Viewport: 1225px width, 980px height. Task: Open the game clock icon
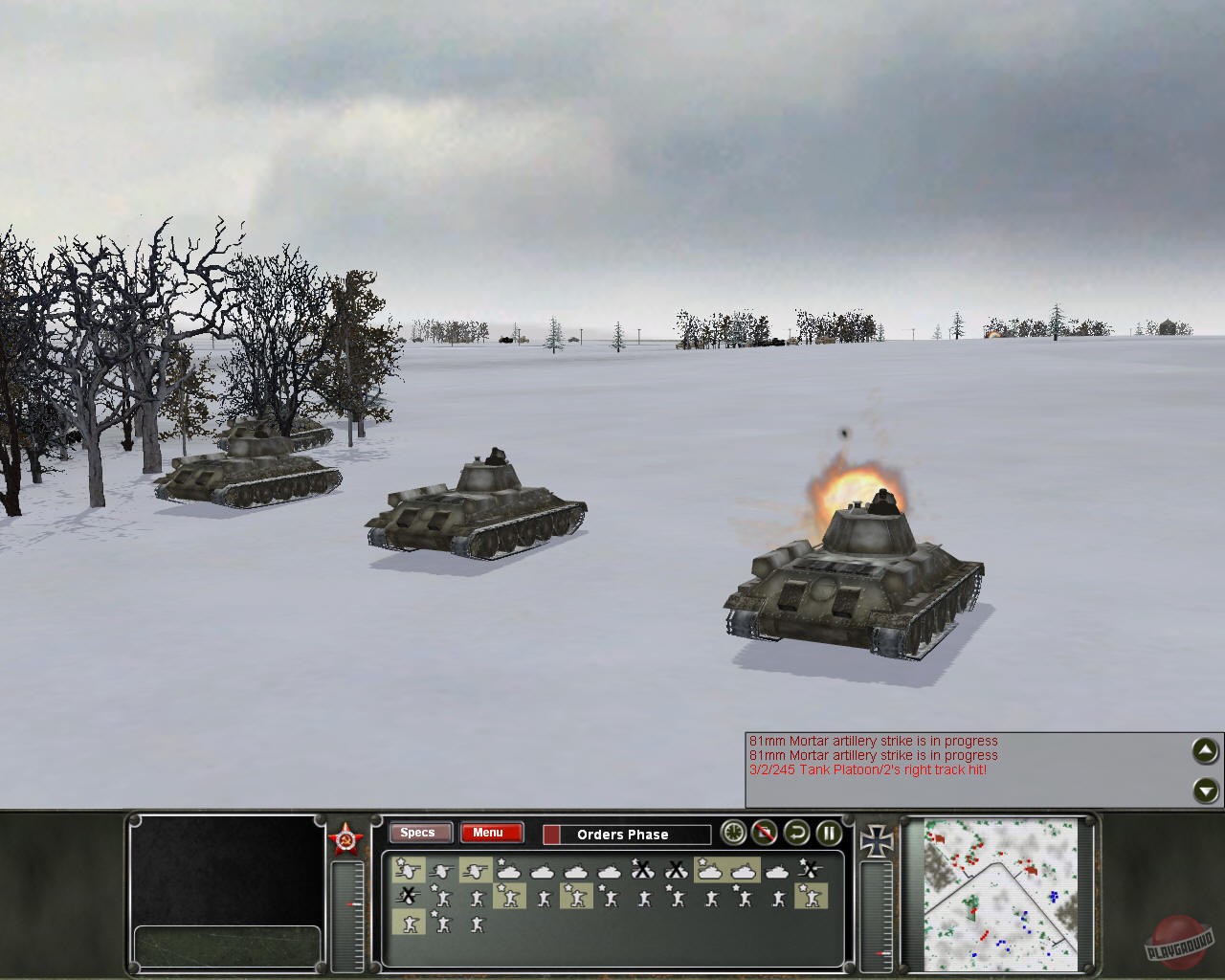click(x=732, y=834)
